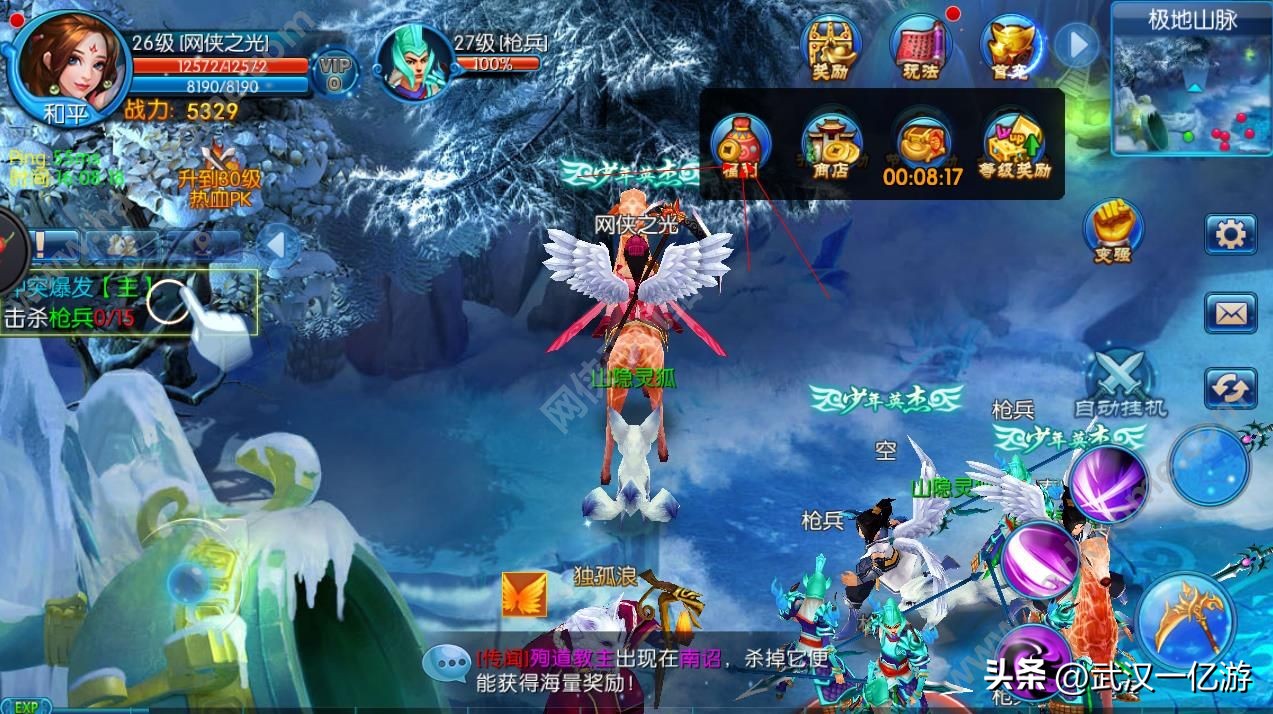Open the chat speech bubble
Image resolution: width=1273 pixels, height=714 pixels.
tap(446, 664)
